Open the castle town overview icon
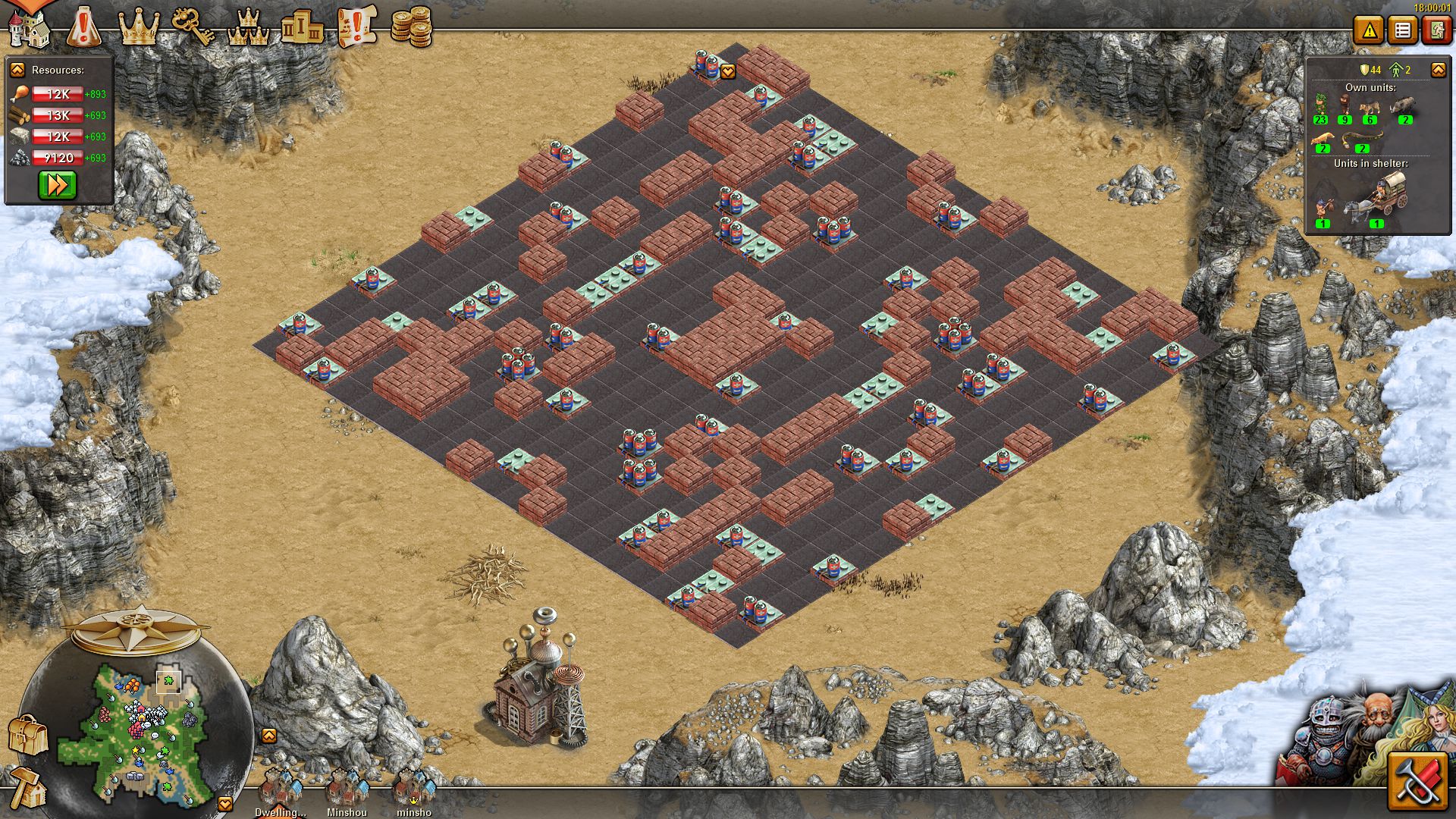This screenshot has width=1456, height=819. (29, 27)
